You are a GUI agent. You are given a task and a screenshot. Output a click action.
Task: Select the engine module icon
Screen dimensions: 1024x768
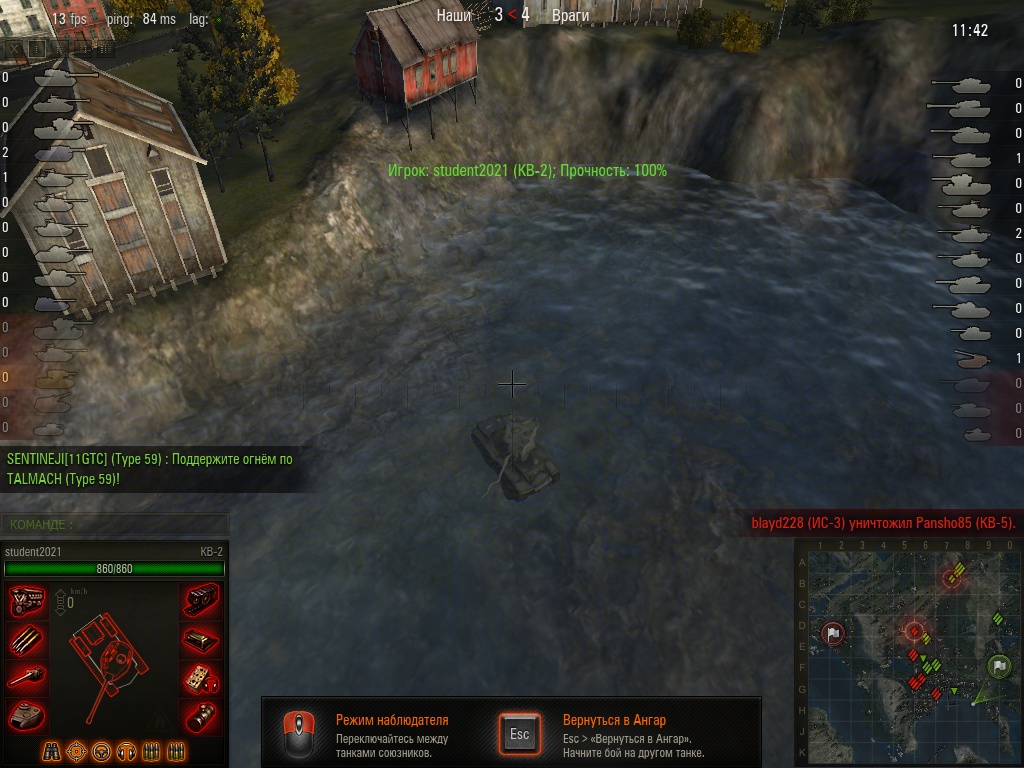tap(27, 602)
